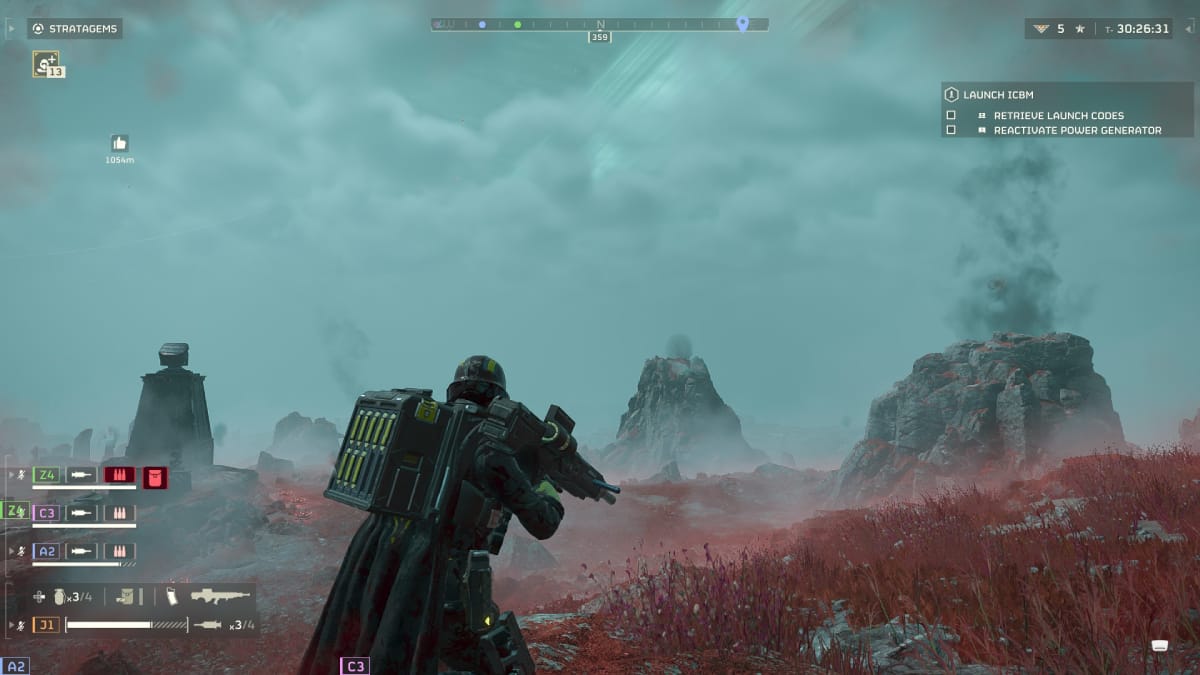Select squadmate A2 in squad list
The width and height of the screenshot is (1200, 675).
pyautogui.click(x=47, y=551)
